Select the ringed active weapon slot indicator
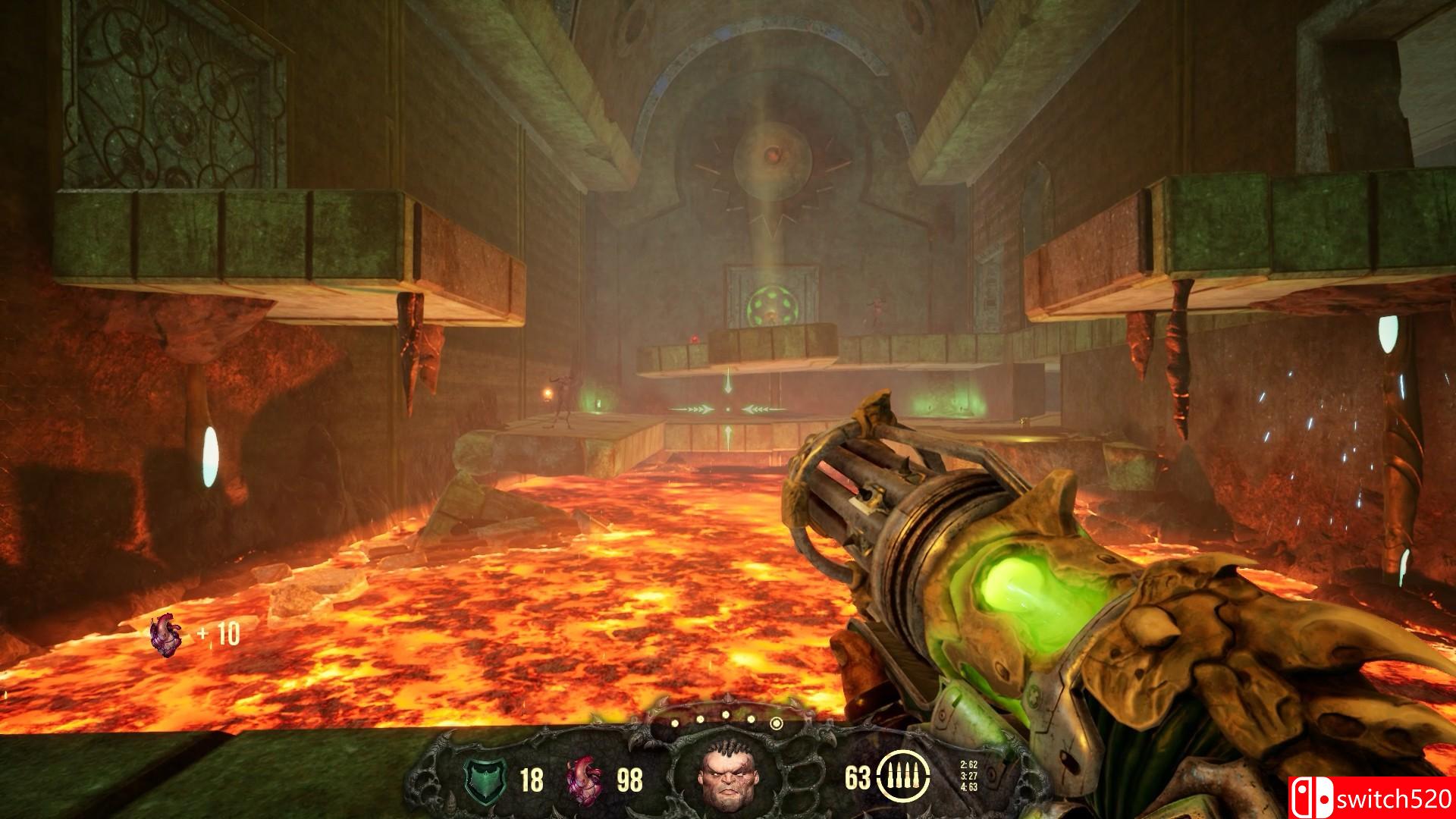This screenshot has width=1456, height=819. pos(776,723)
